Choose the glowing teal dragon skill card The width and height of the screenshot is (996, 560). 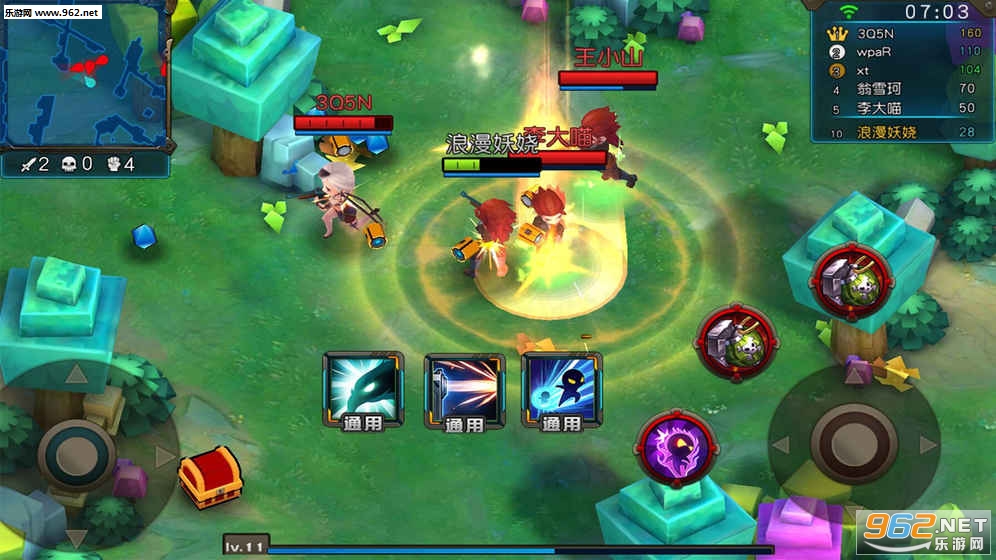[x=364, y=385]
